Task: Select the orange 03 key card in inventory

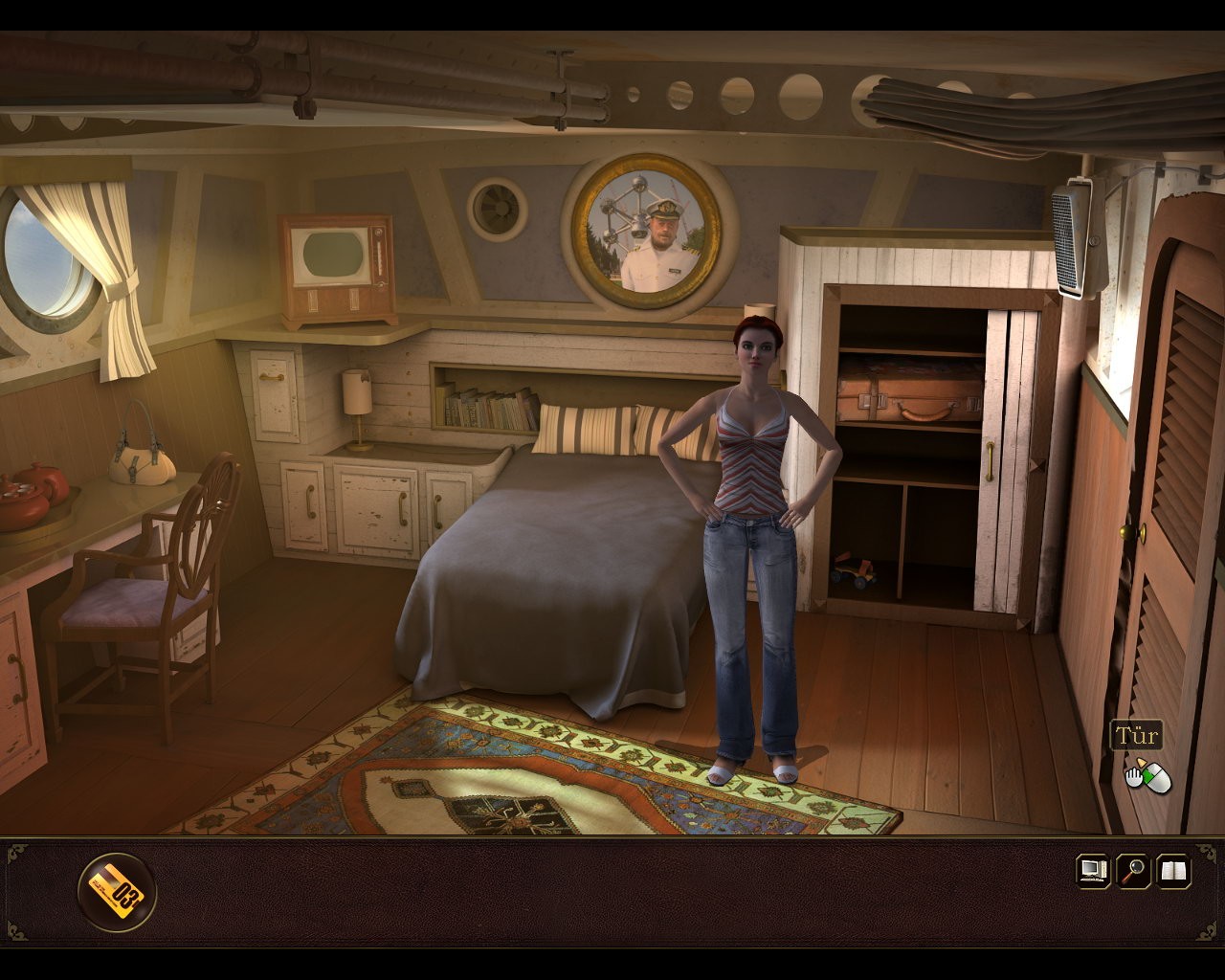Action: [117, 892]
